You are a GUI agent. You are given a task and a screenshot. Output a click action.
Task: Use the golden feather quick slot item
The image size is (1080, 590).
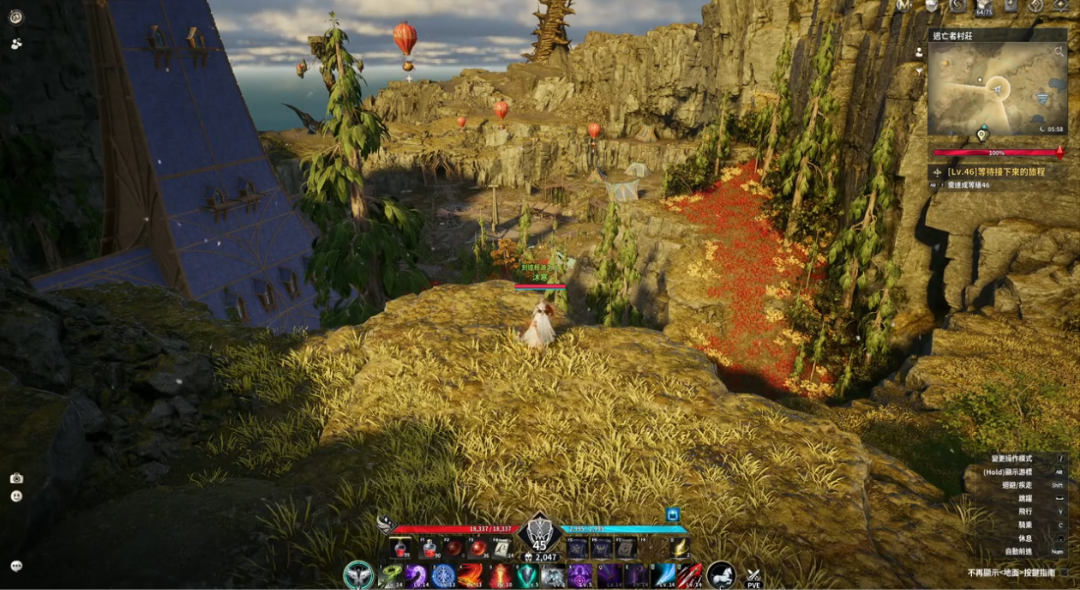(x=679, y=547)
